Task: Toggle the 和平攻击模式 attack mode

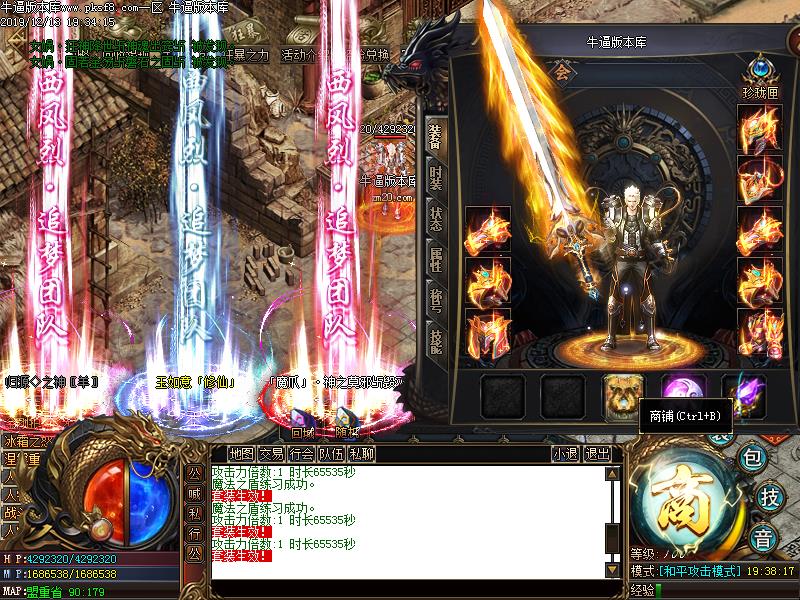Action: pyautogui.click(x=698, y=571)
